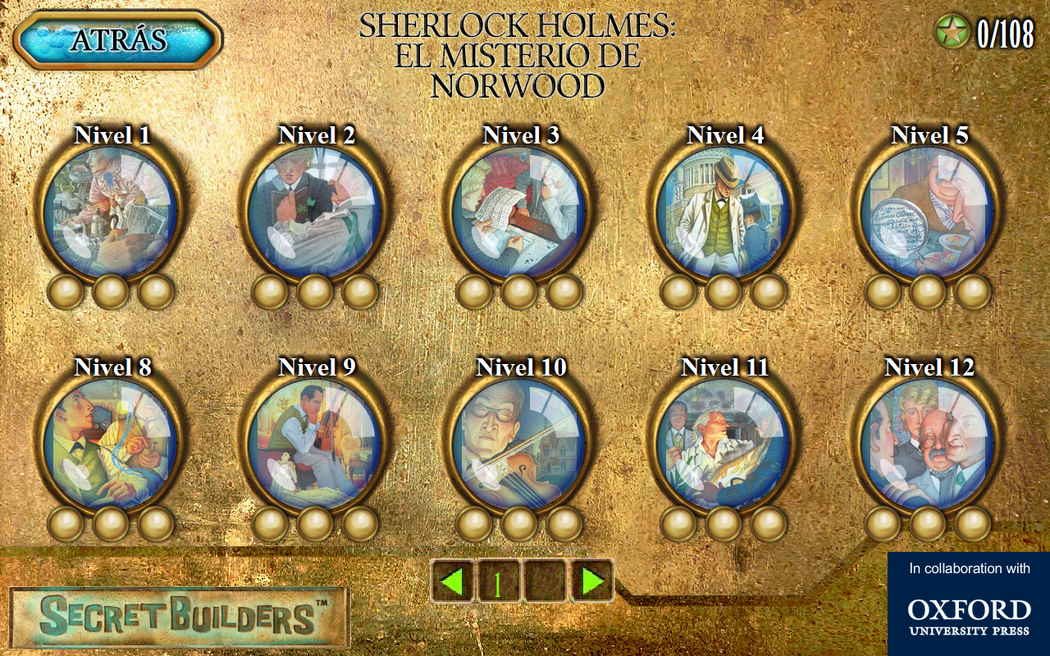The image size is (1050, 656).
Task: Click the green left arrow page button
Action: (453, 581)
